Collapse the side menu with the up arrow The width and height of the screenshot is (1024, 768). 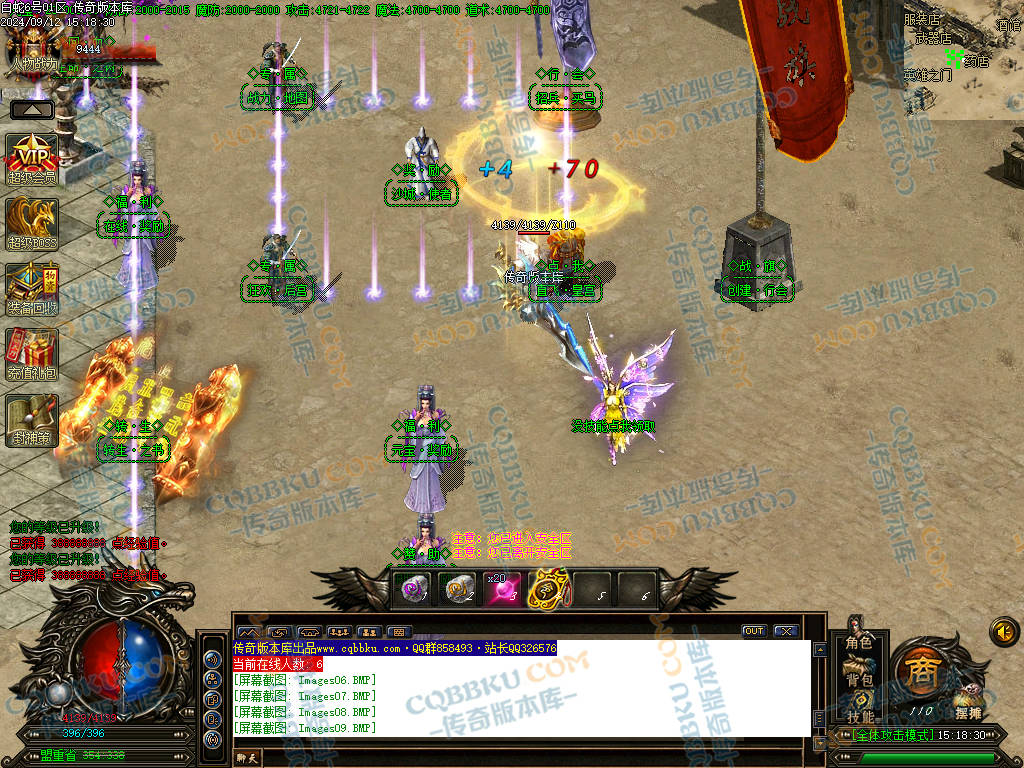click(x=32, y=109)
